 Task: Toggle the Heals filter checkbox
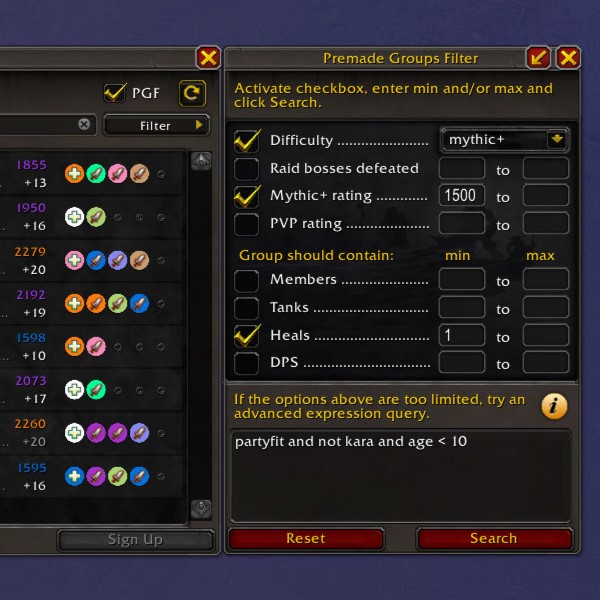[246, 335]
